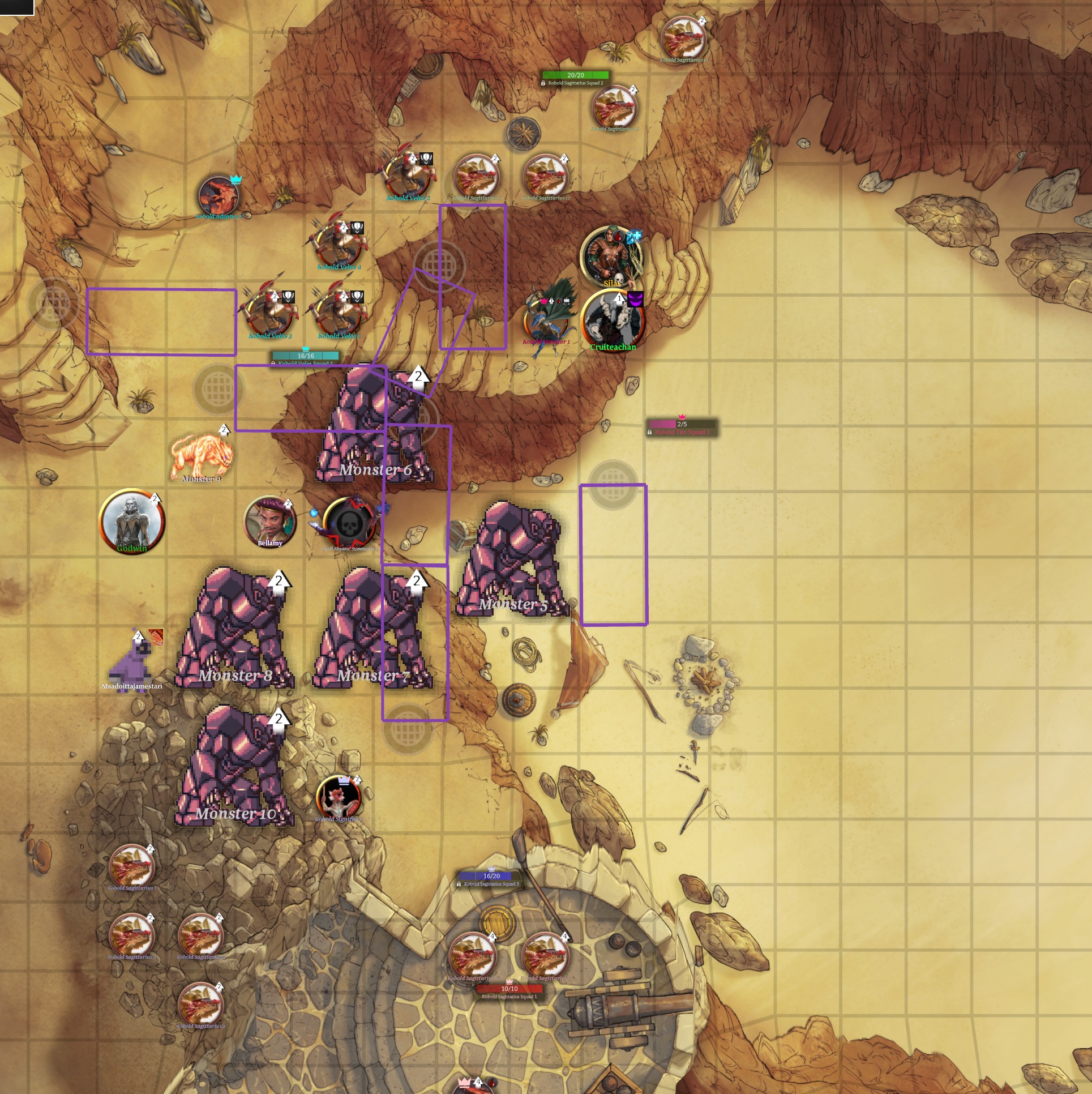Select the Kobold Sagittarius 11 token
Image resolution: width=1092 pixels, height=1094 pixels.
click(683, 38)
